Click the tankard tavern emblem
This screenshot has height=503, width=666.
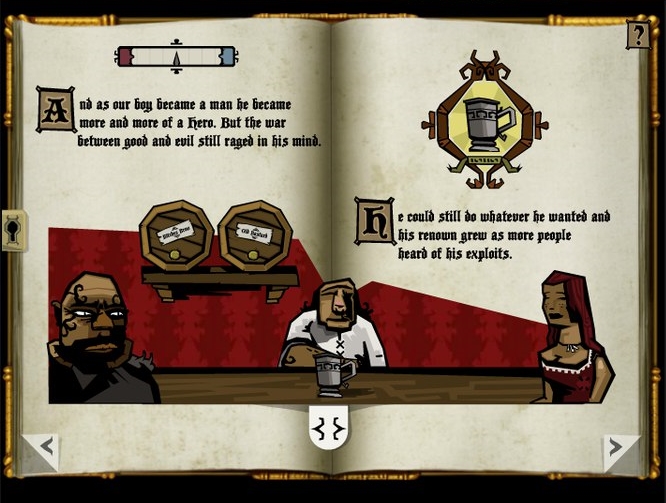coord(484,120)
